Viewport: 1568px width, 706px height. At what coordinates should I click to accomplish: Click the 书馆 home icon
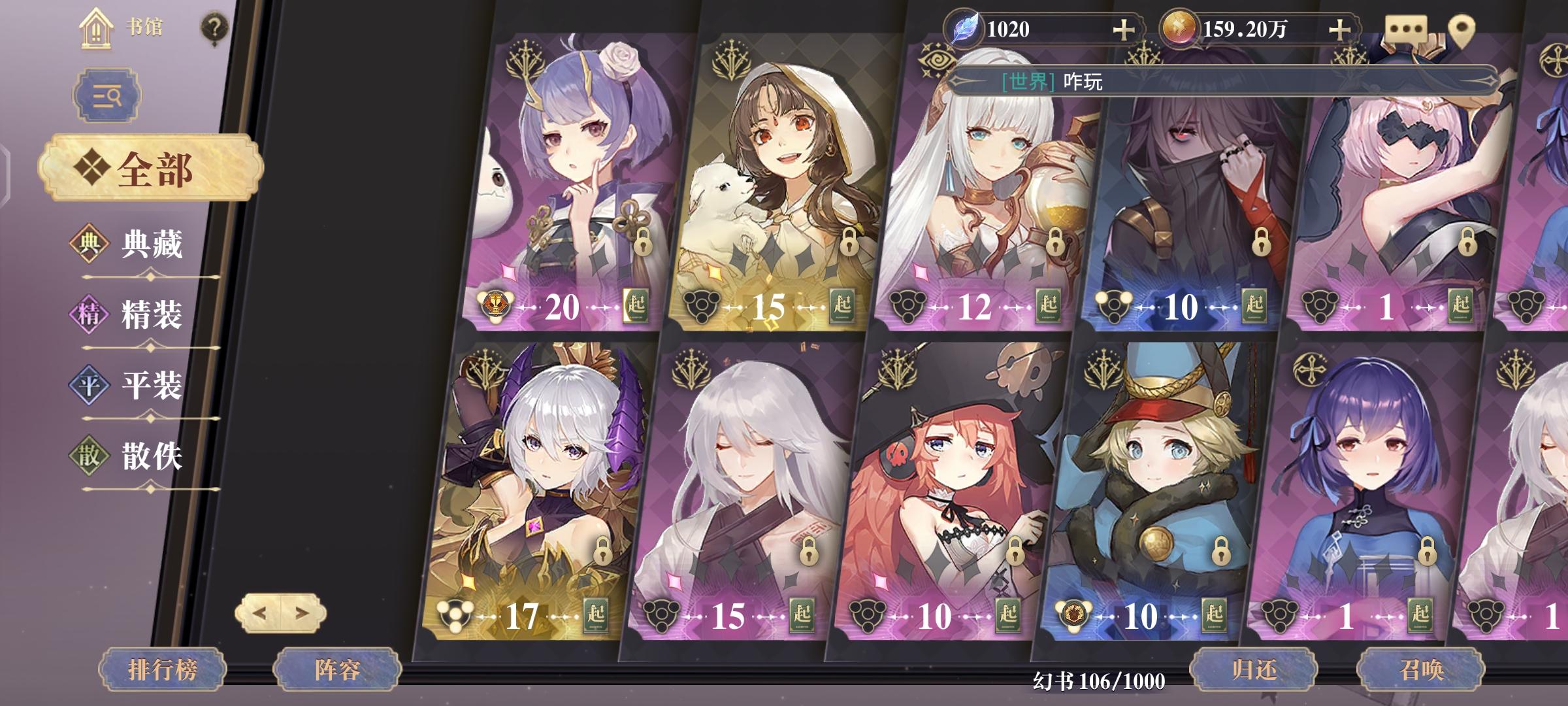97,28
